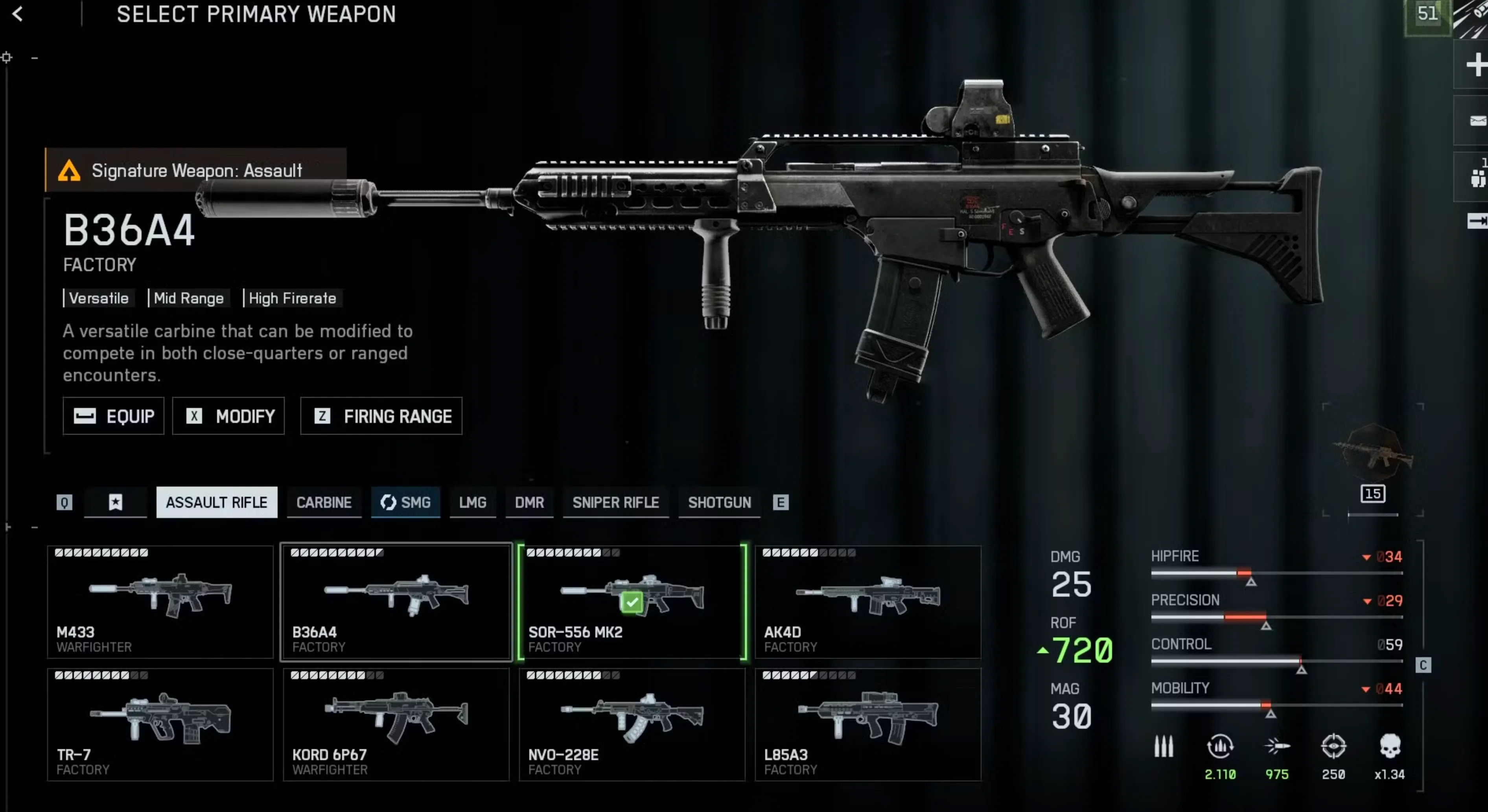Screen dimensions: 1488x812
Task: Open the Q filter shortcut button
Action: click(x=64, y=502)
